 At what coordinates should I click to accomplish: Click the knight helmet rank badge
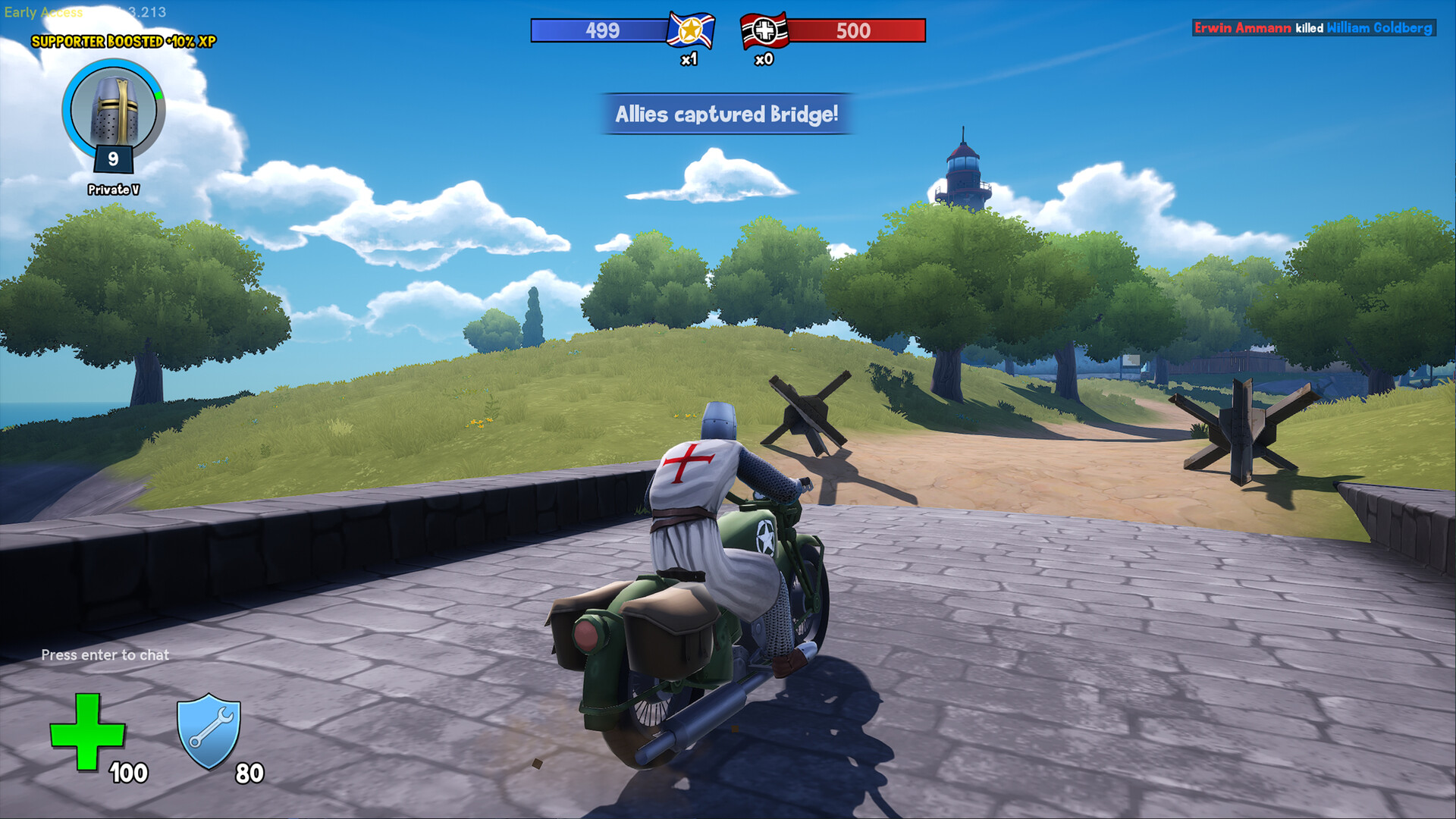click(114, 111)
